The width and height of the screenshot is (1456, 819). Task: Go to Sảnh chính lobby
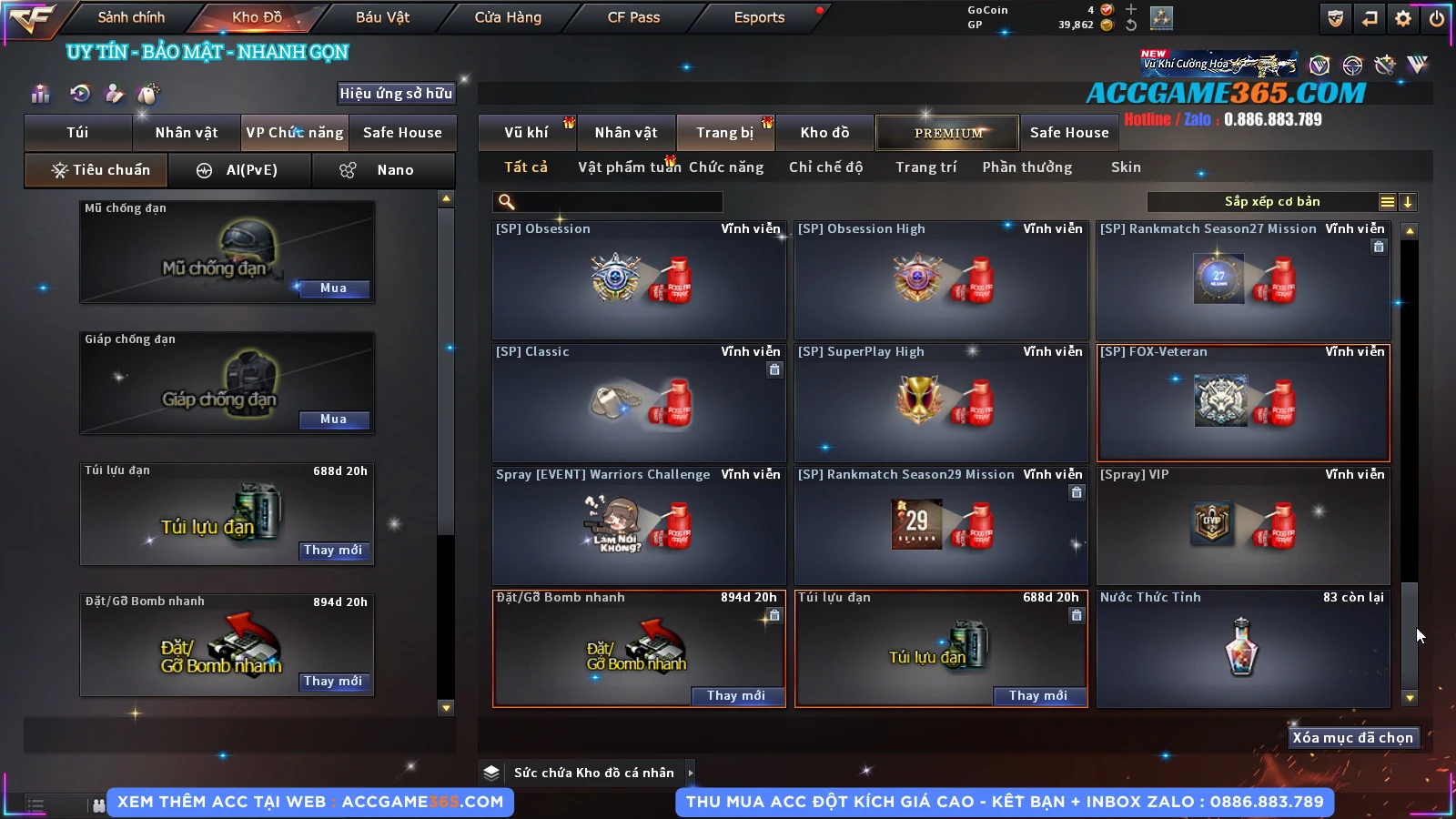pos(131,17)
